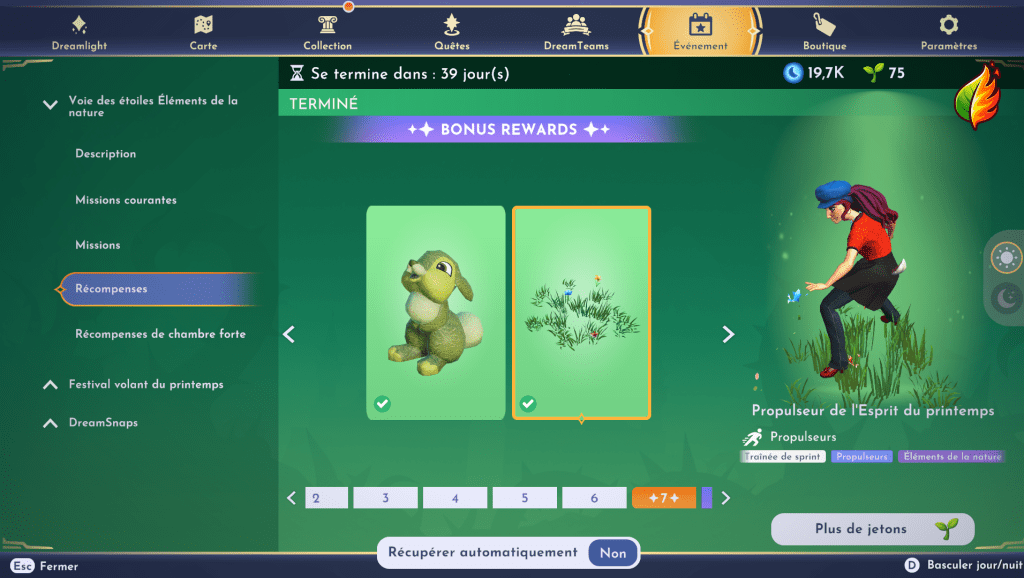1024x578 pixels.
Task: Select the green bunny reward card
Action: (x=436, y=312)
